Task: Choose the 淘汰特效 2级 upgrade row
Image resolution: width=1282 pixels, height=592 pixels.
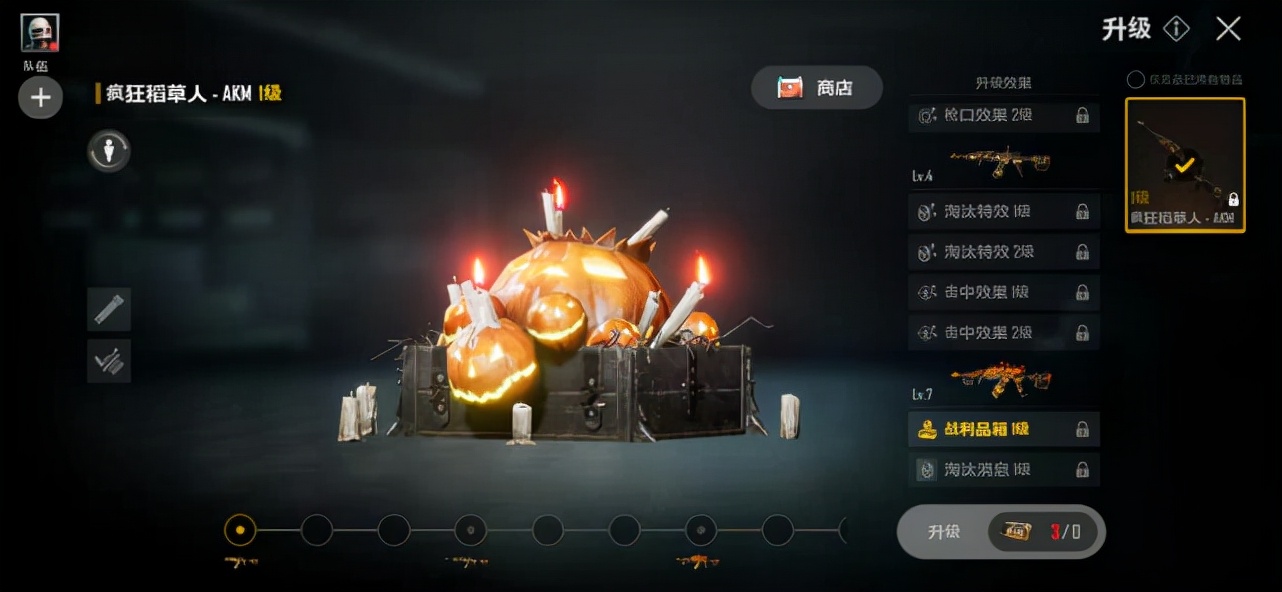Action: [x=1003, y=252]
